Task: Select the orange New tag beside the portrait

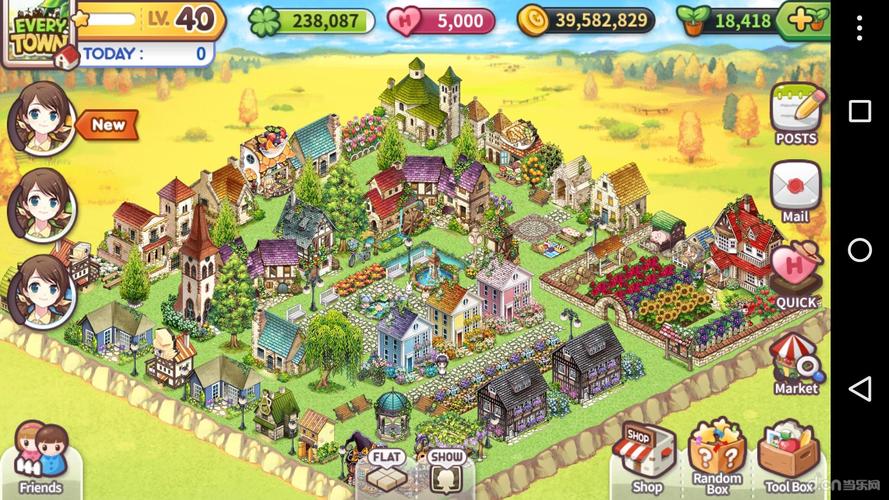Action: [108, 125]
